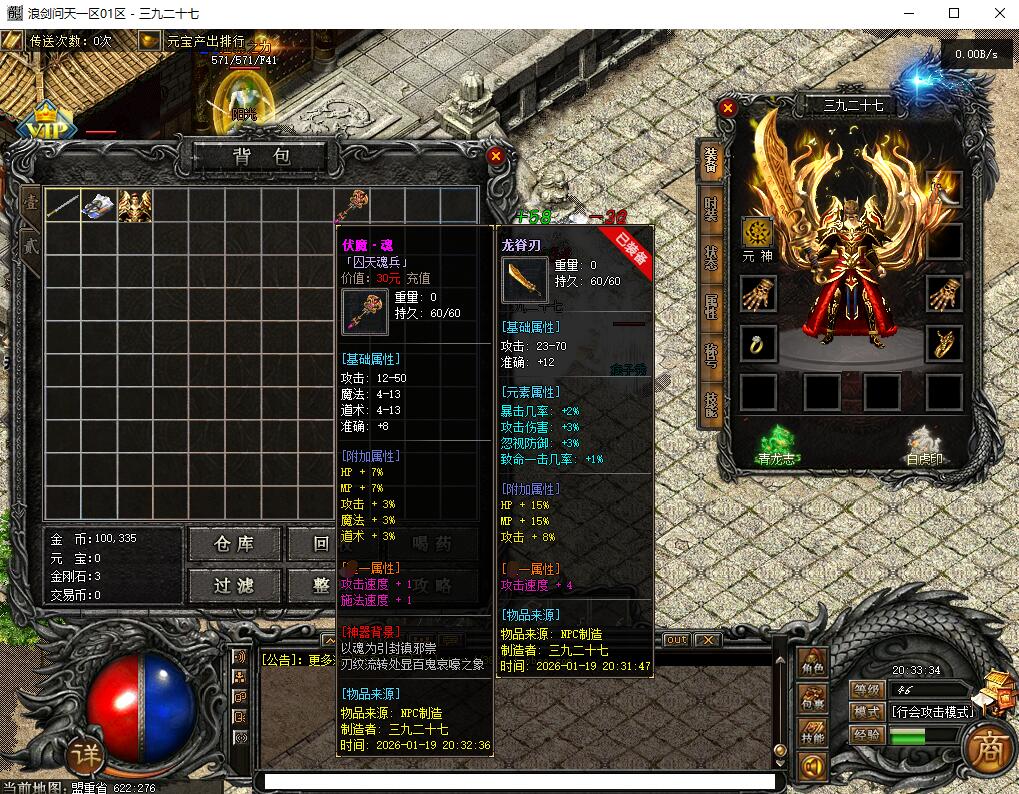Open the 青龙志 green dragon icon
This screenshot has height=794, width=1019.
coord(776,445)
